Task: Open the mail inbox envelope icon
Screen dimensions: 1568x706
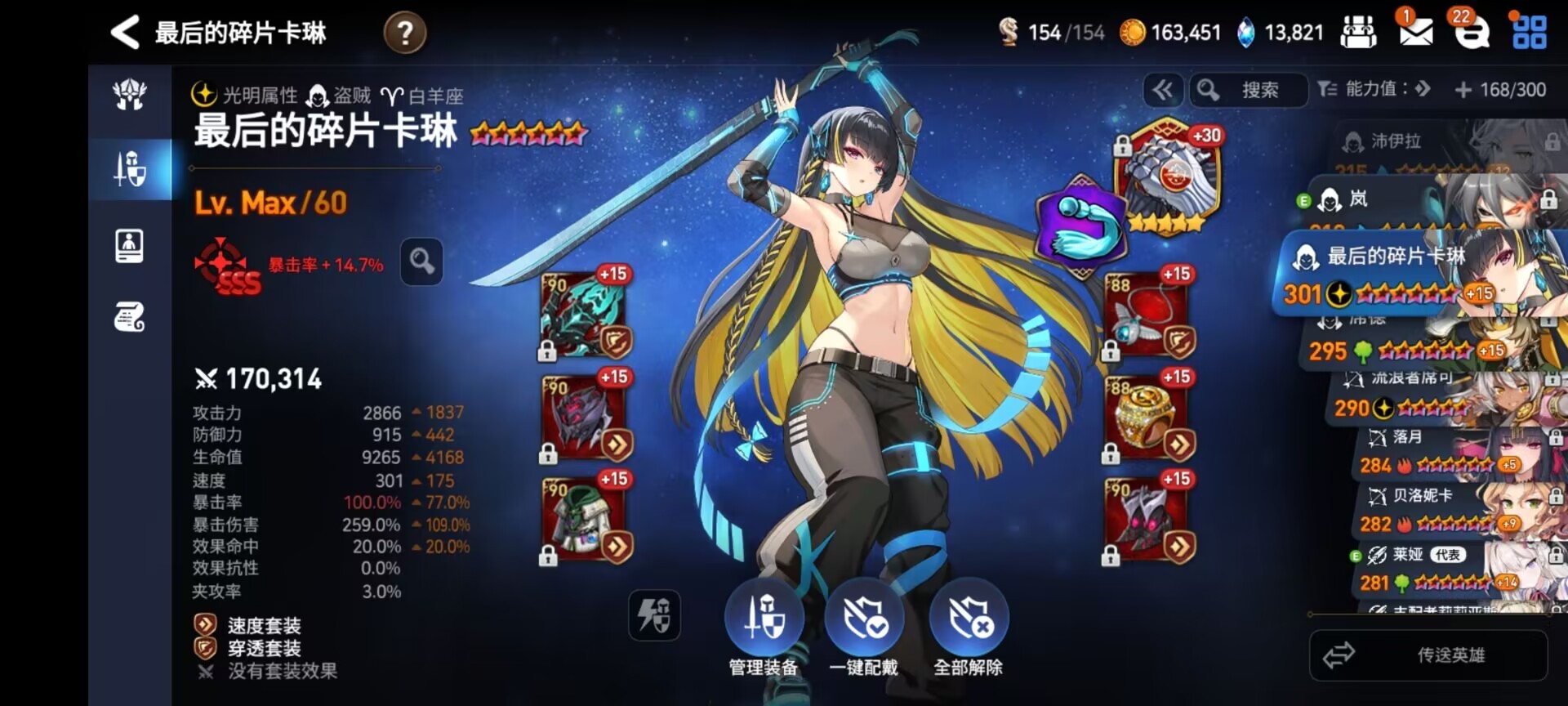Action: 1415,31
